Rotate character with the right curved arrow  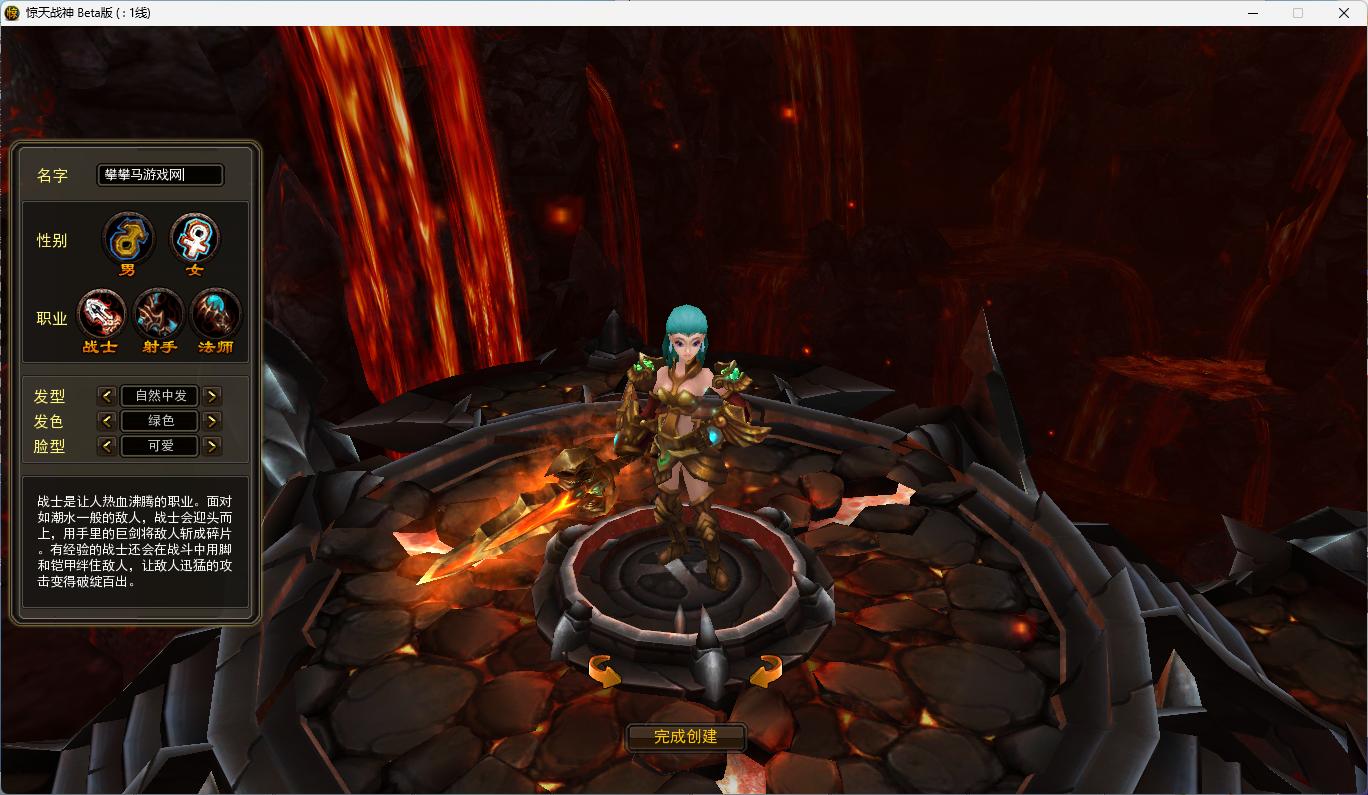[765, 670]
